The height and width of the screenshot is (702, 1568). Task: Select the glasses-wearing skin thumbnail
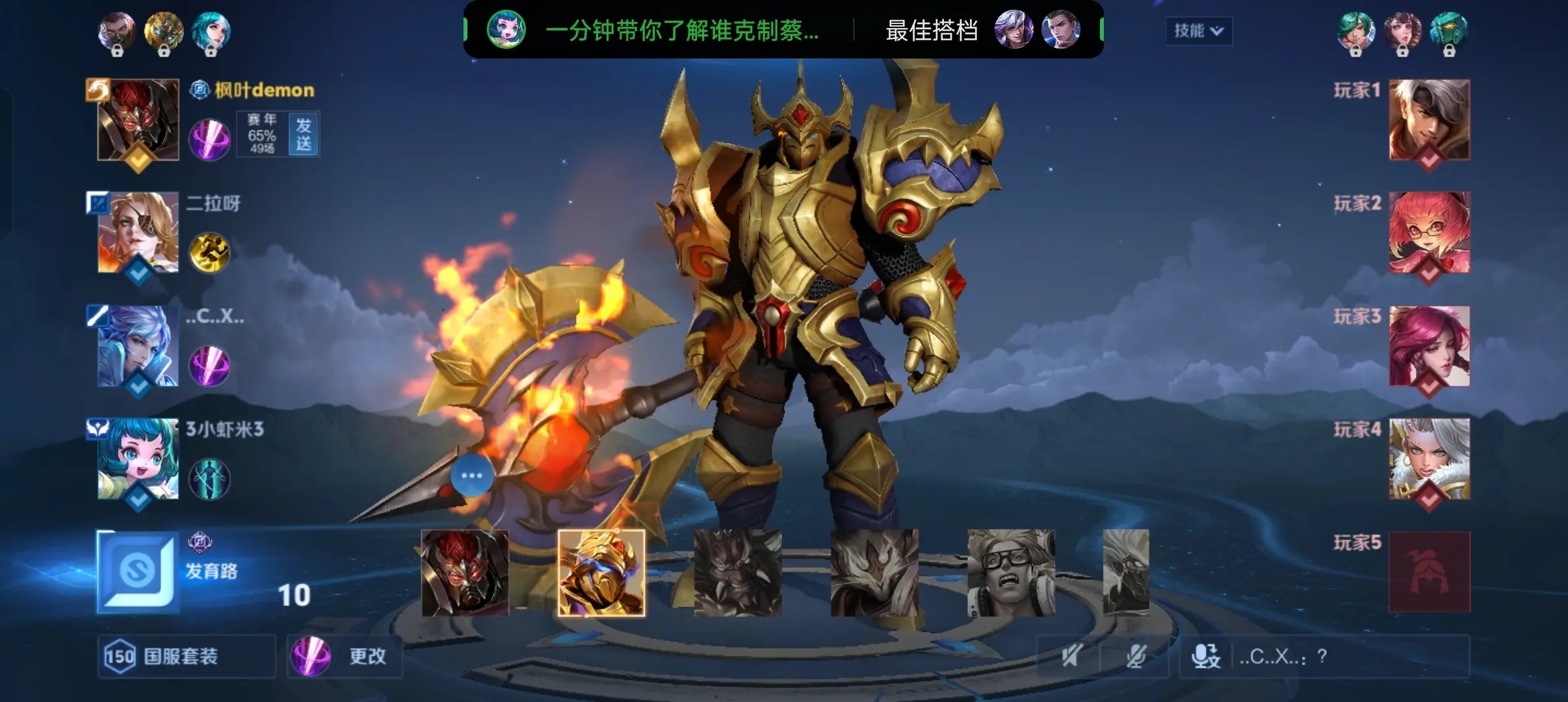(1011, 573)
